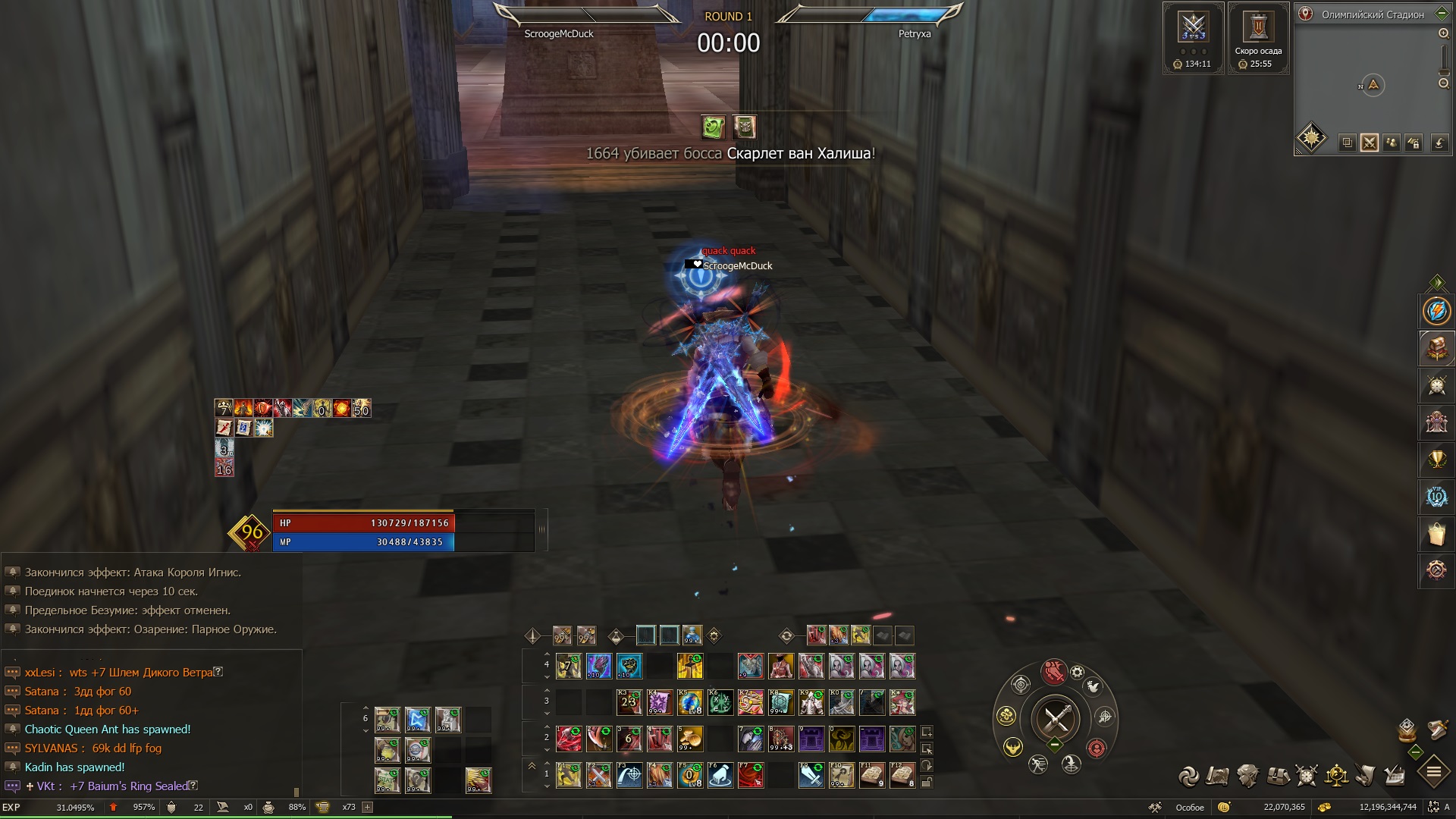This screenshot has width=1456, height=819.
Task: Click the central crossed-swords attack button
Action: pos(1056,717)
